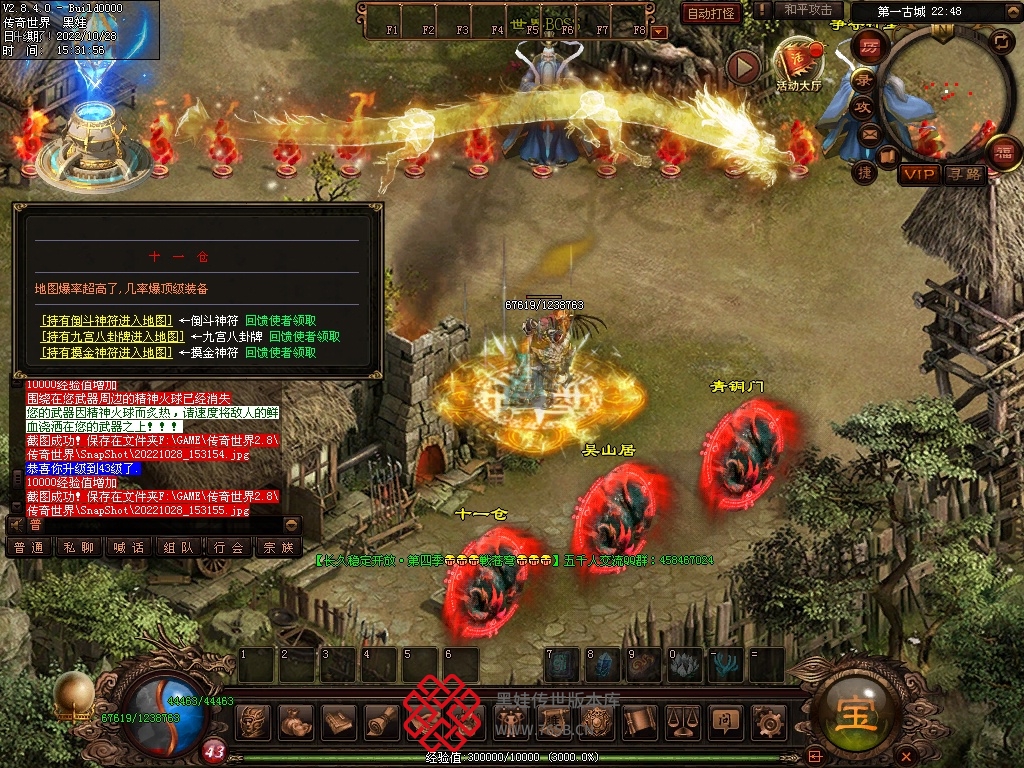Screen dimensions: 1024x768
Task: Activate the 寻路 pathfinding button
Action: click(x=965, y=174)
